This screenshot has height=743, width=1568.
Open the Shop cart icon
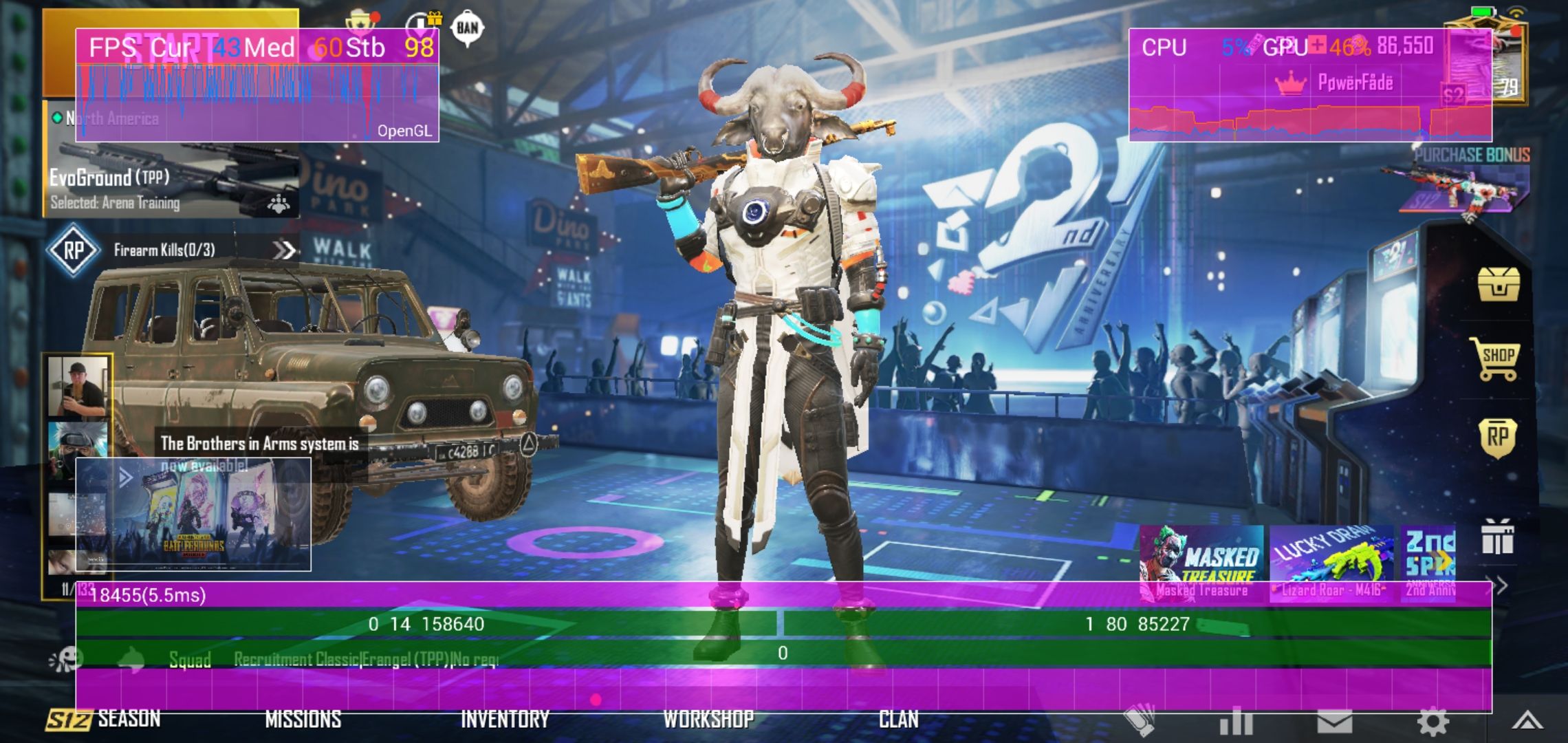1496,358
